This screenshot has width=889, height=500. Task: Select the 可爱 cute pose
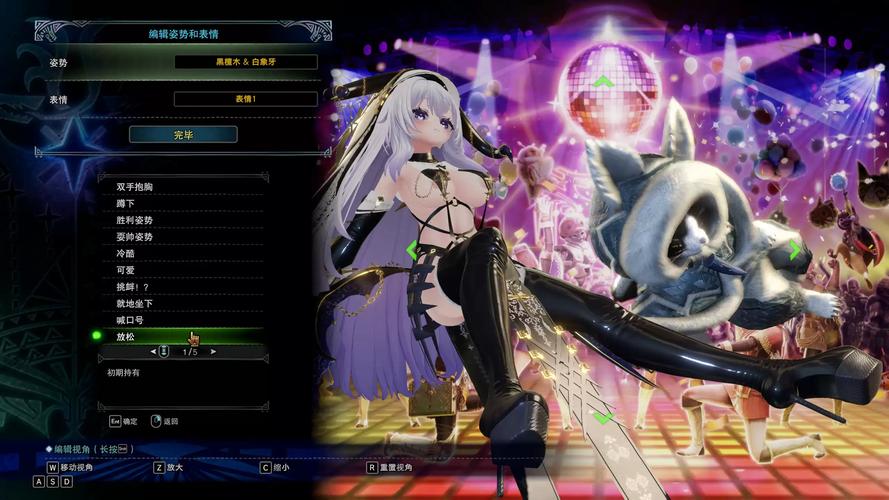126,270
